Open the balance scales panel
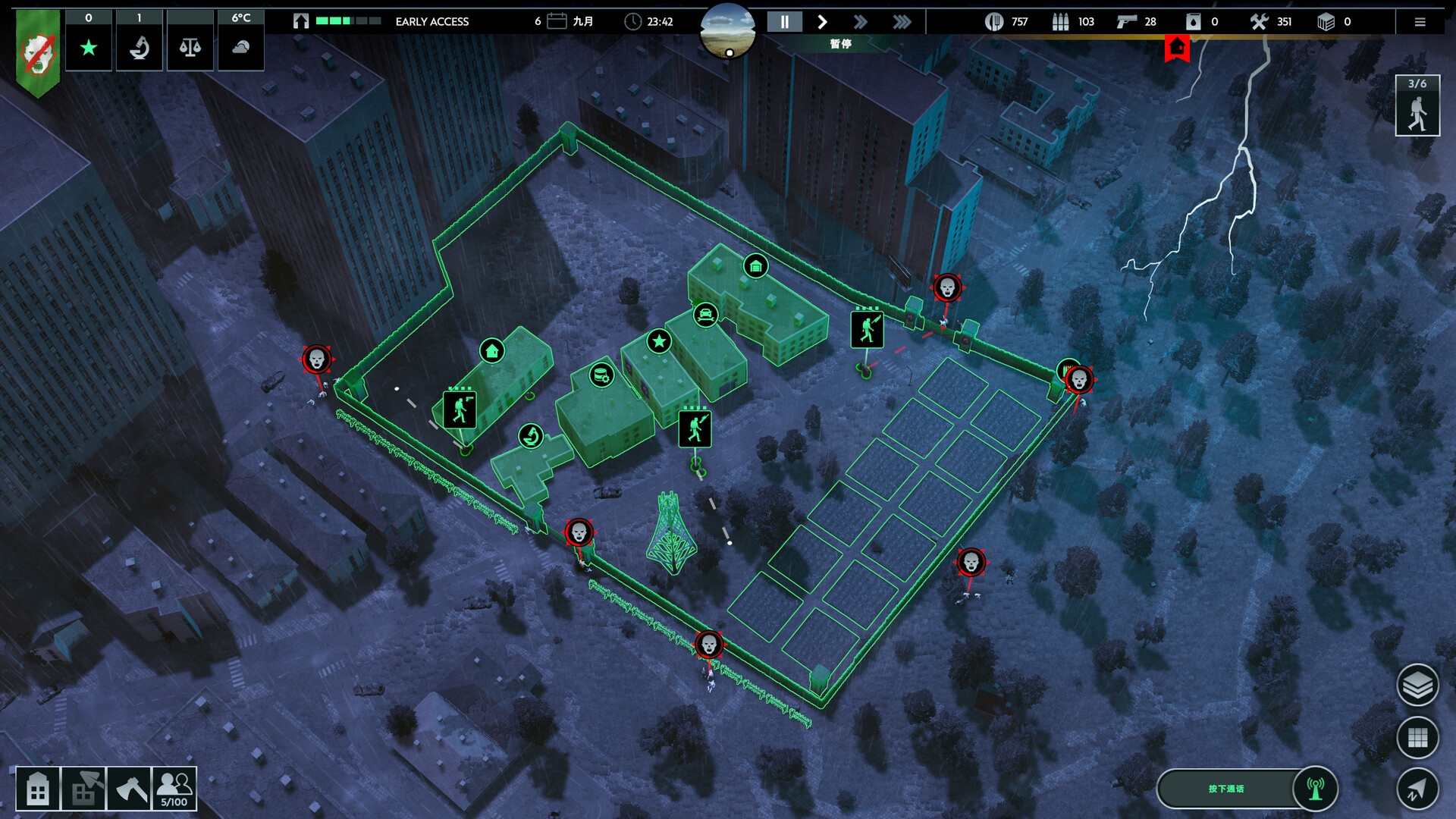Viewport: 1456px width, 819px height. tap(190, 48)
